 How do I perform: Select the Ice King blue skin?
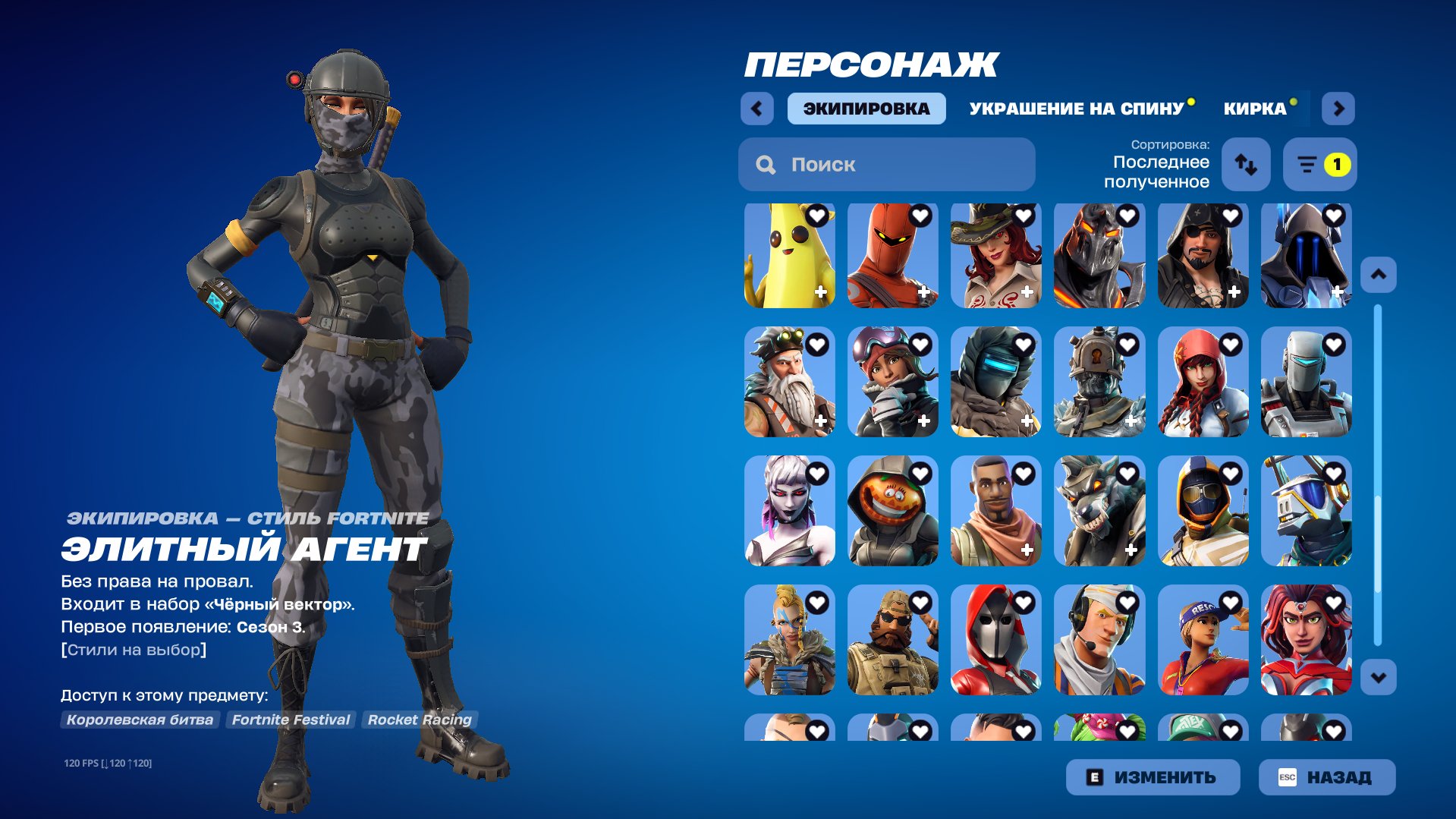[x=1305, y=258]
